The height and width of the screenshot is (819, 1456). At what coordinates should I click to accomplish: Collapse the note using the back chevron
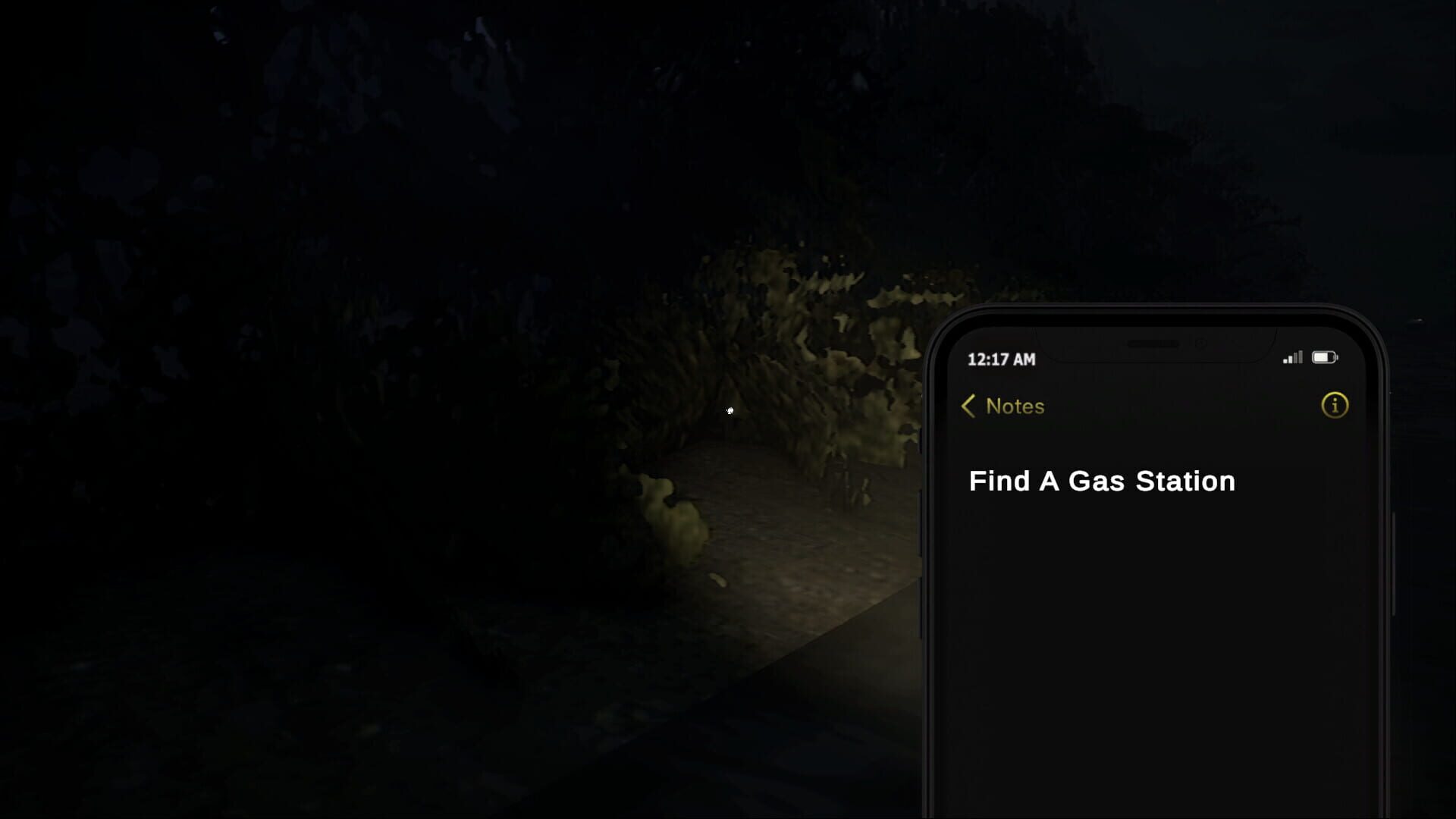tap(968, 406)
